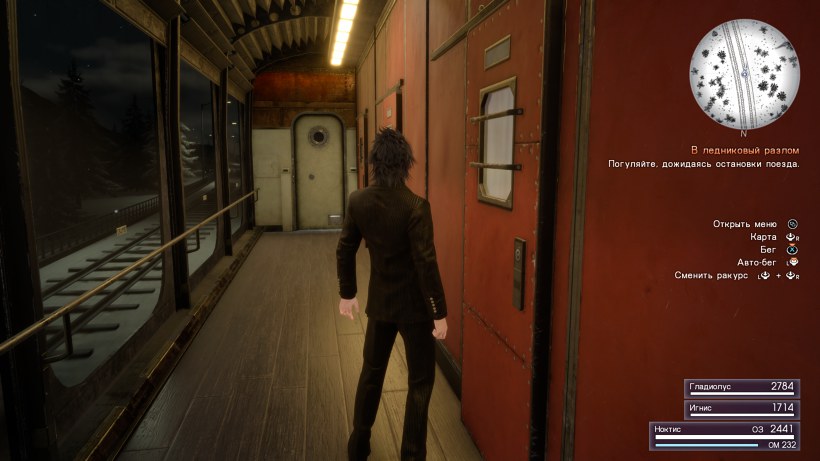Click the circular minimap

742,76
